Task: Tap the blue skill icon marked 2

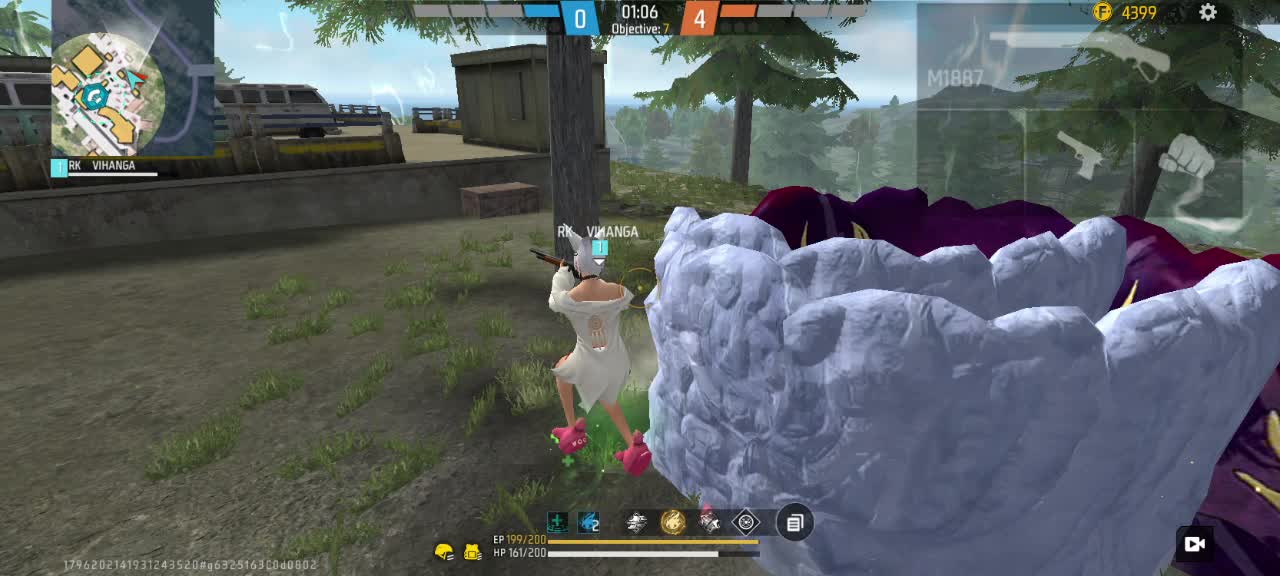Action: click(589, 522)
